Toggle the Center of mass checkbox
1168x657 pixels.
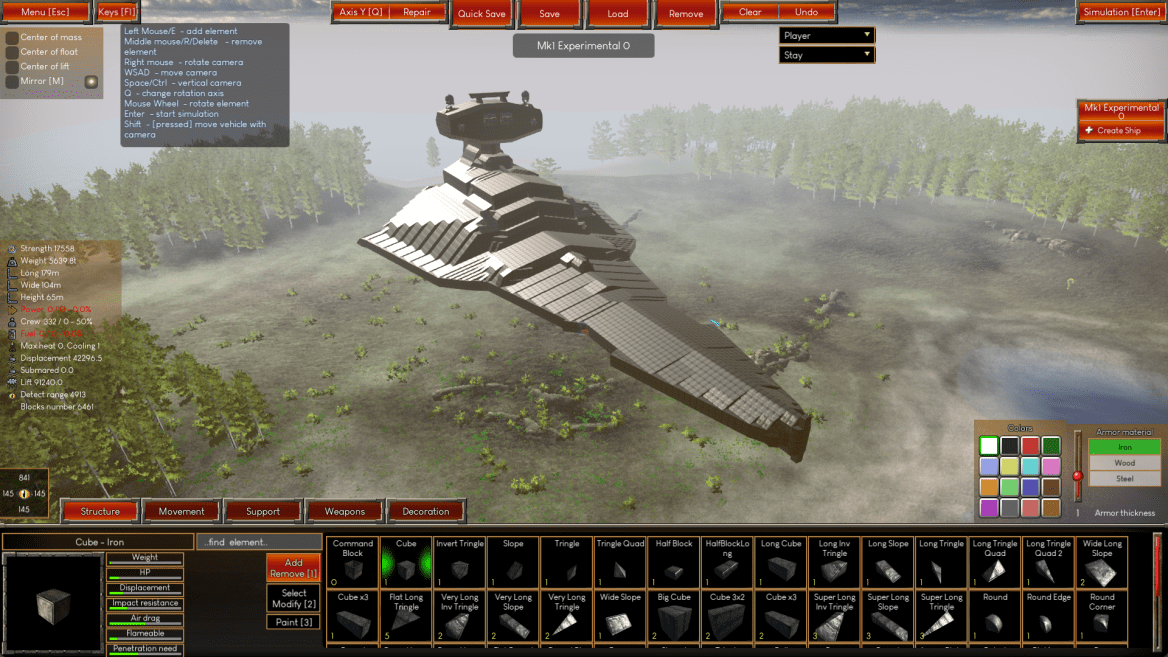[x=12, y=38]
